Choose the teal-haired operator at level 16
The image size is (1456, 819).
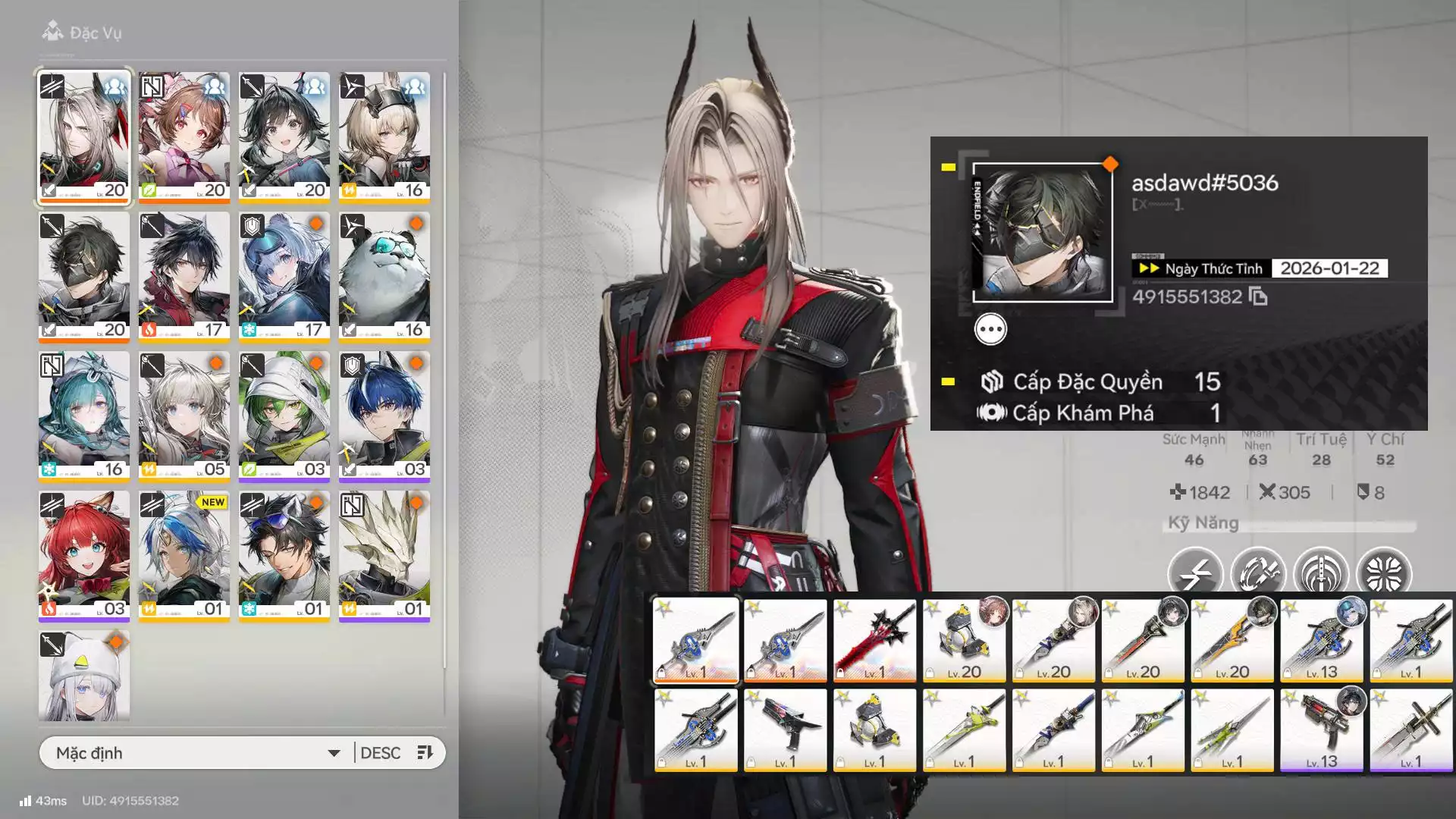[x=84, y=416]
